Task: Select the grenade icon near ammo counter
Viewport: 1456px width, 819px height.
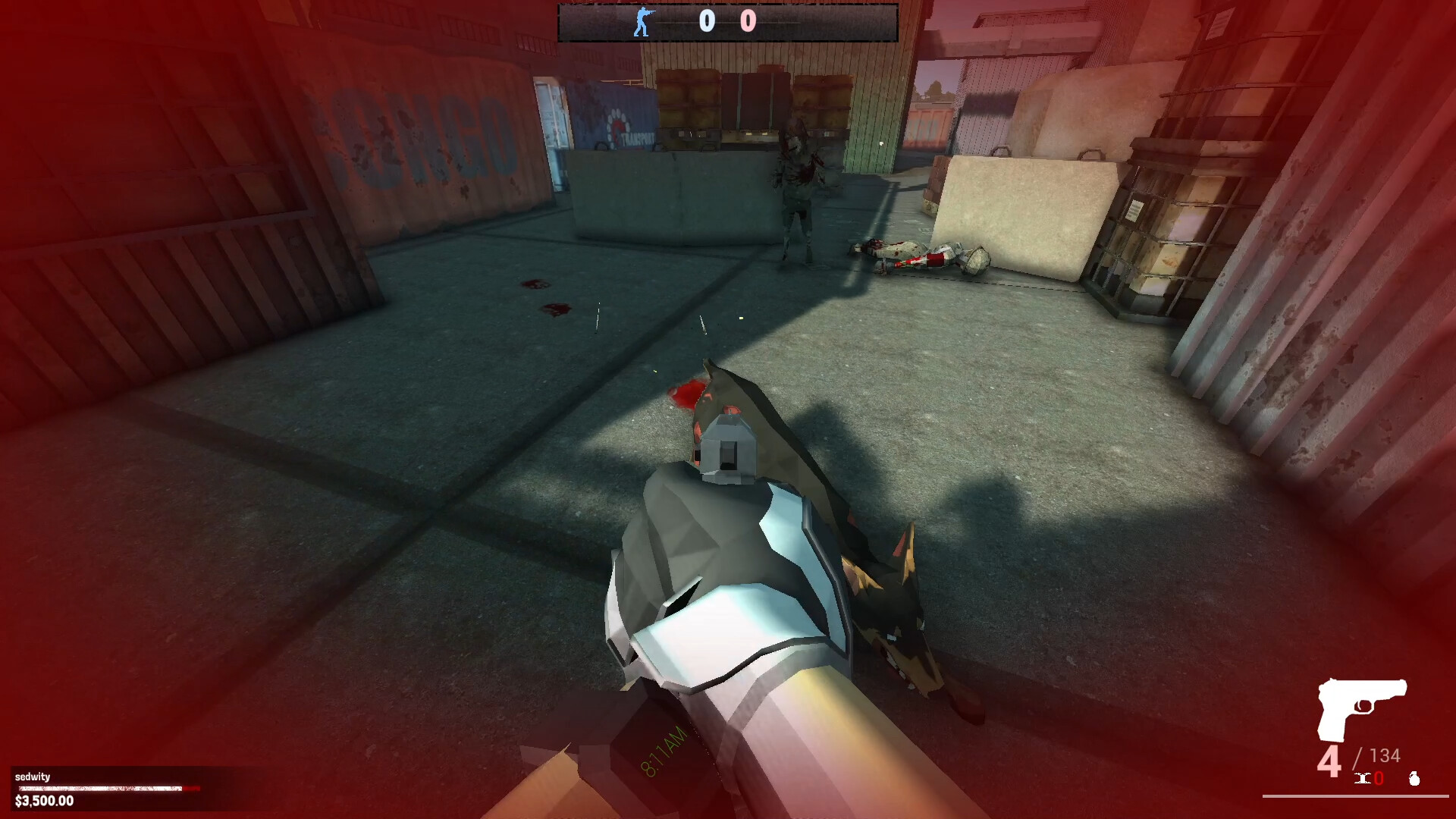Action: tap(1415, 779)
